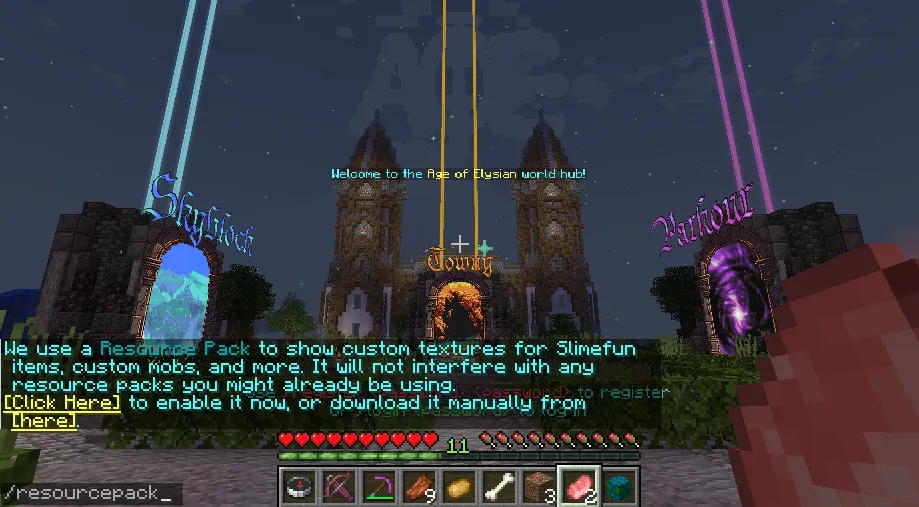Choose the crossbow in the hotbar

[x=337, y=487]
